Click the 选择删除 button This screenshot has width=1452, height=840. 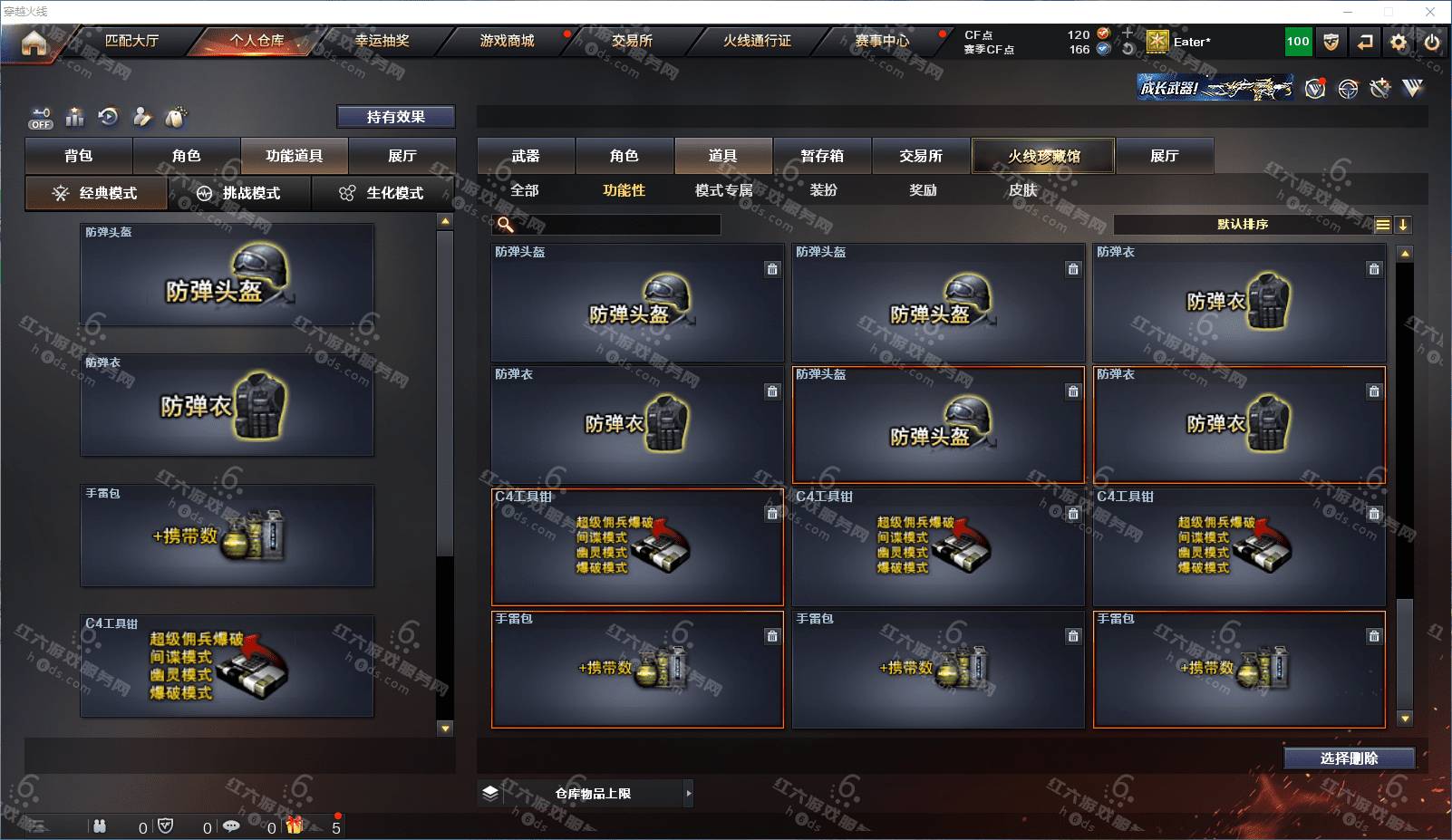click(x=1349, y=758)
